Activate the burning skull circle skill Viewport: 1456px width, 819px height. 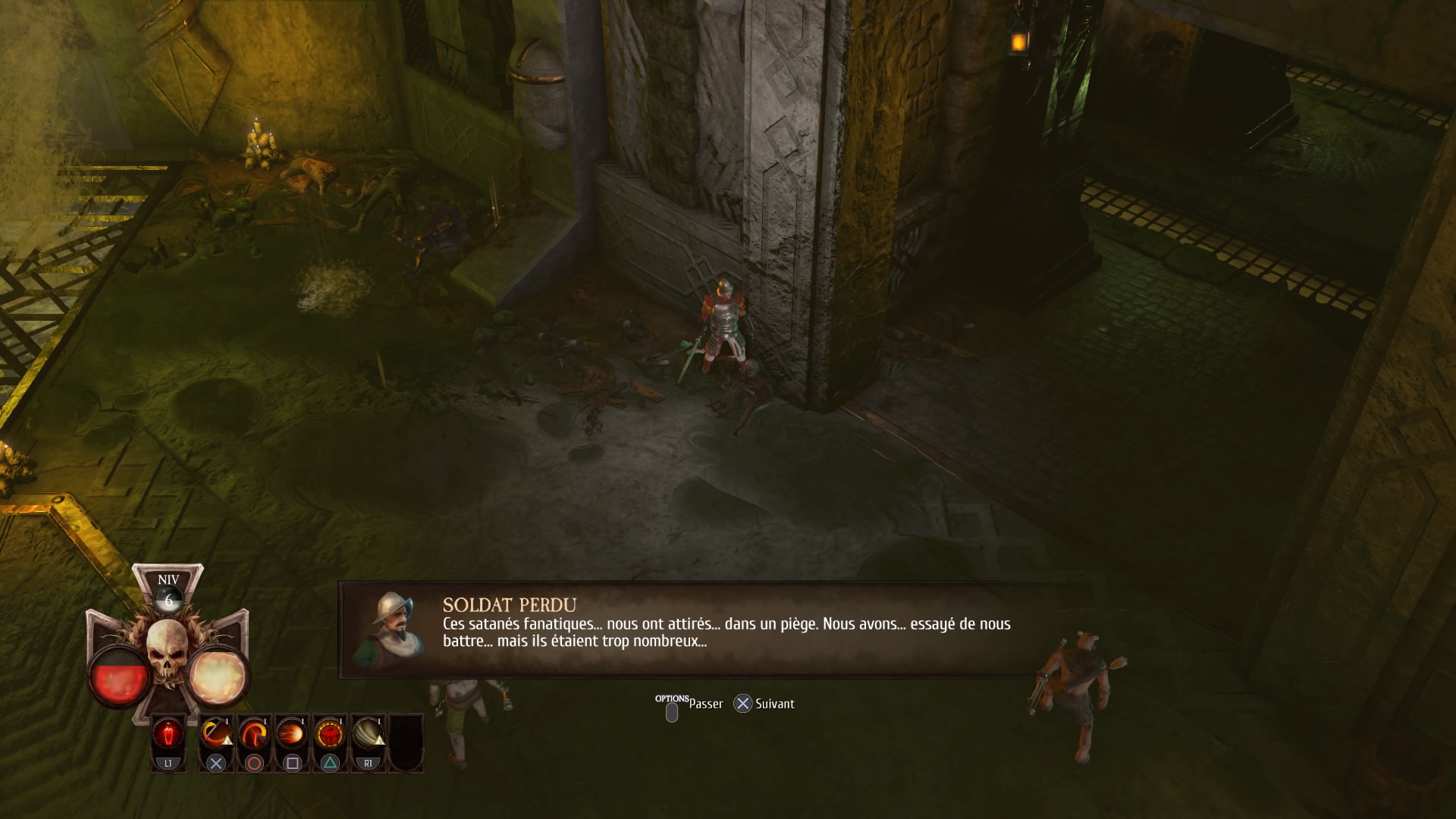tap(330, 736)
